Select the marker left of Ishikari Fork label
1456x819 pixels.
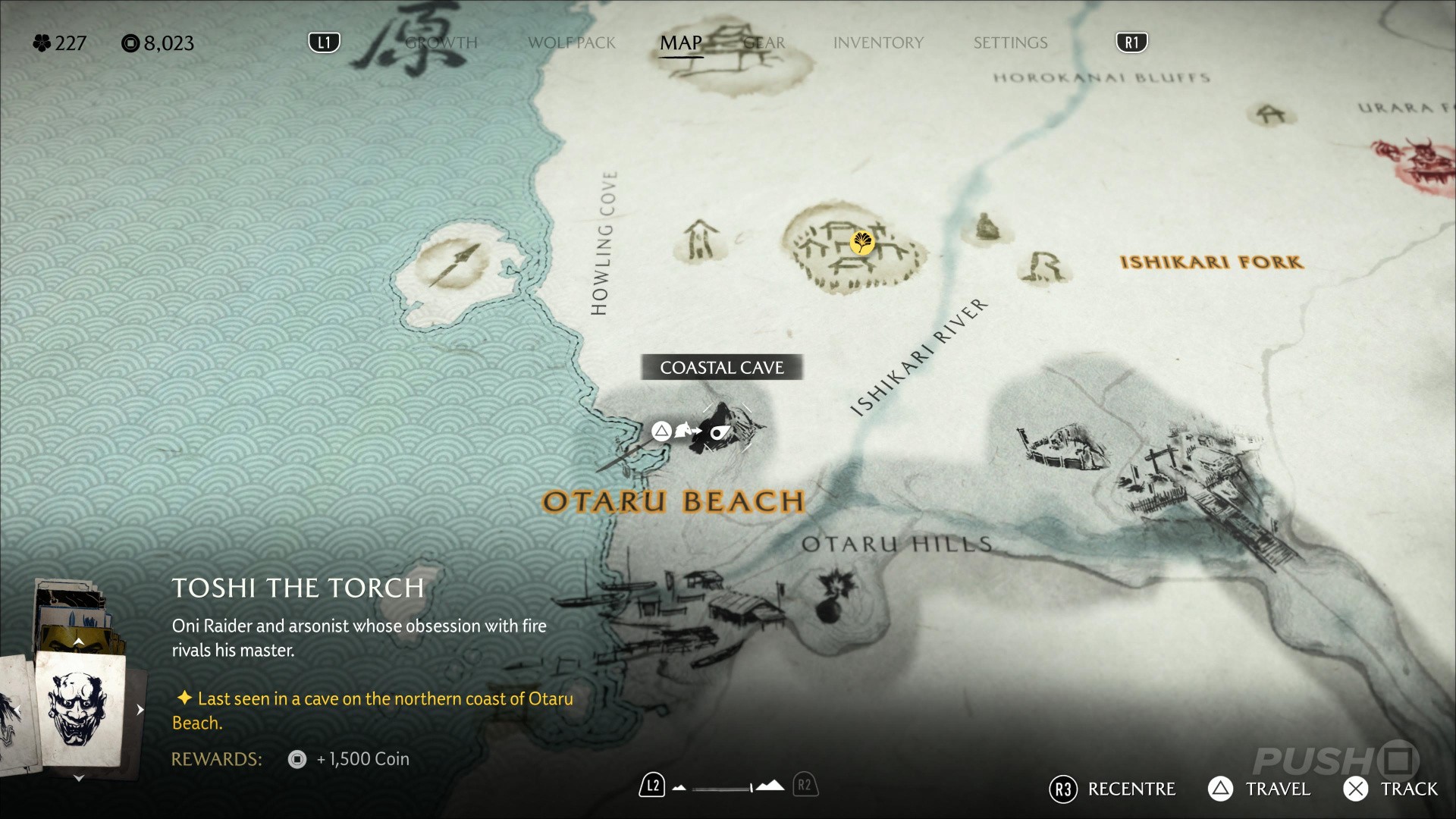tap(1044, 267)
